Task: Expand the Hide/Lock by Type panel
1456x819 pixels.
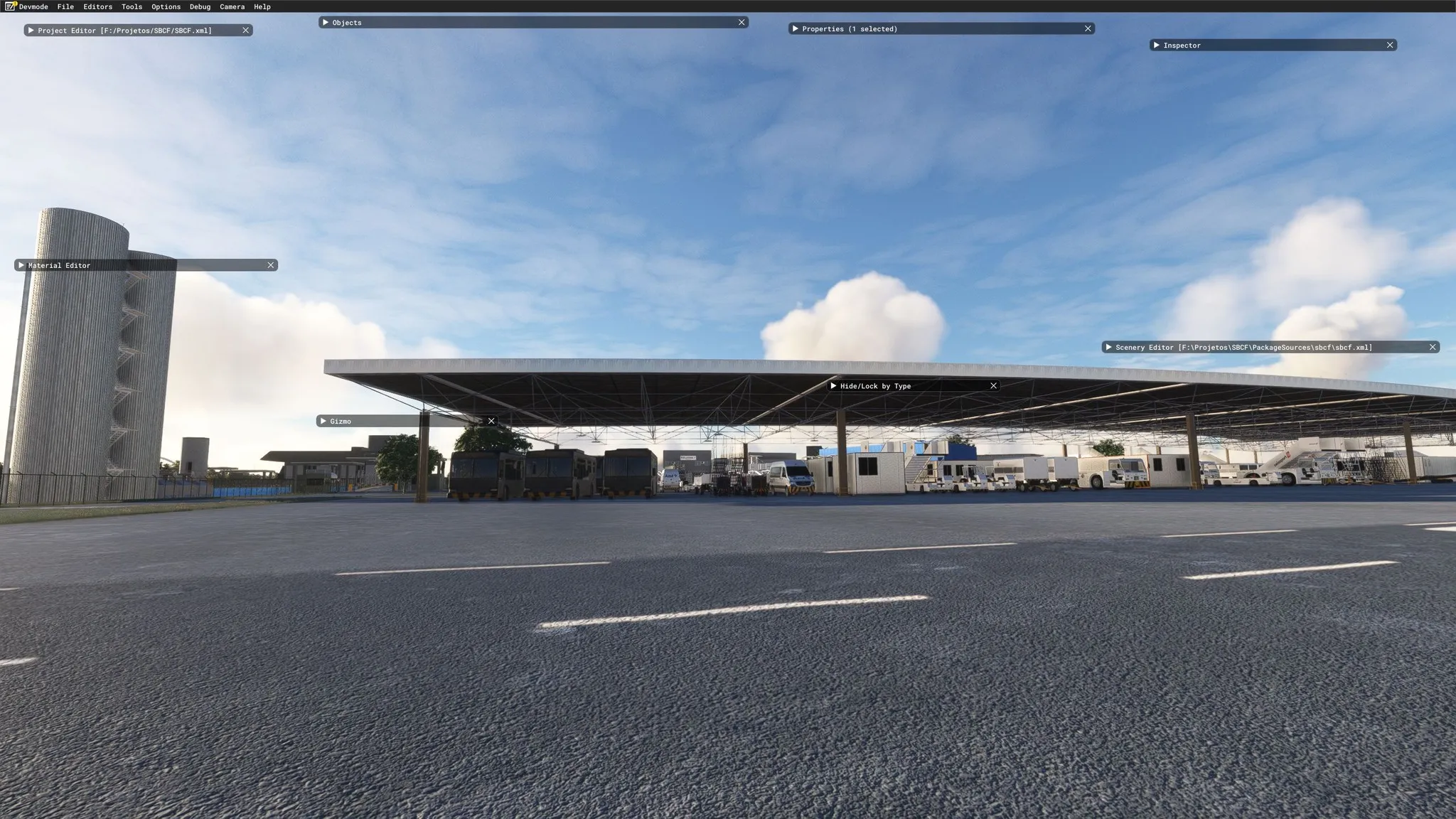Action: click(x=833, y=386)
